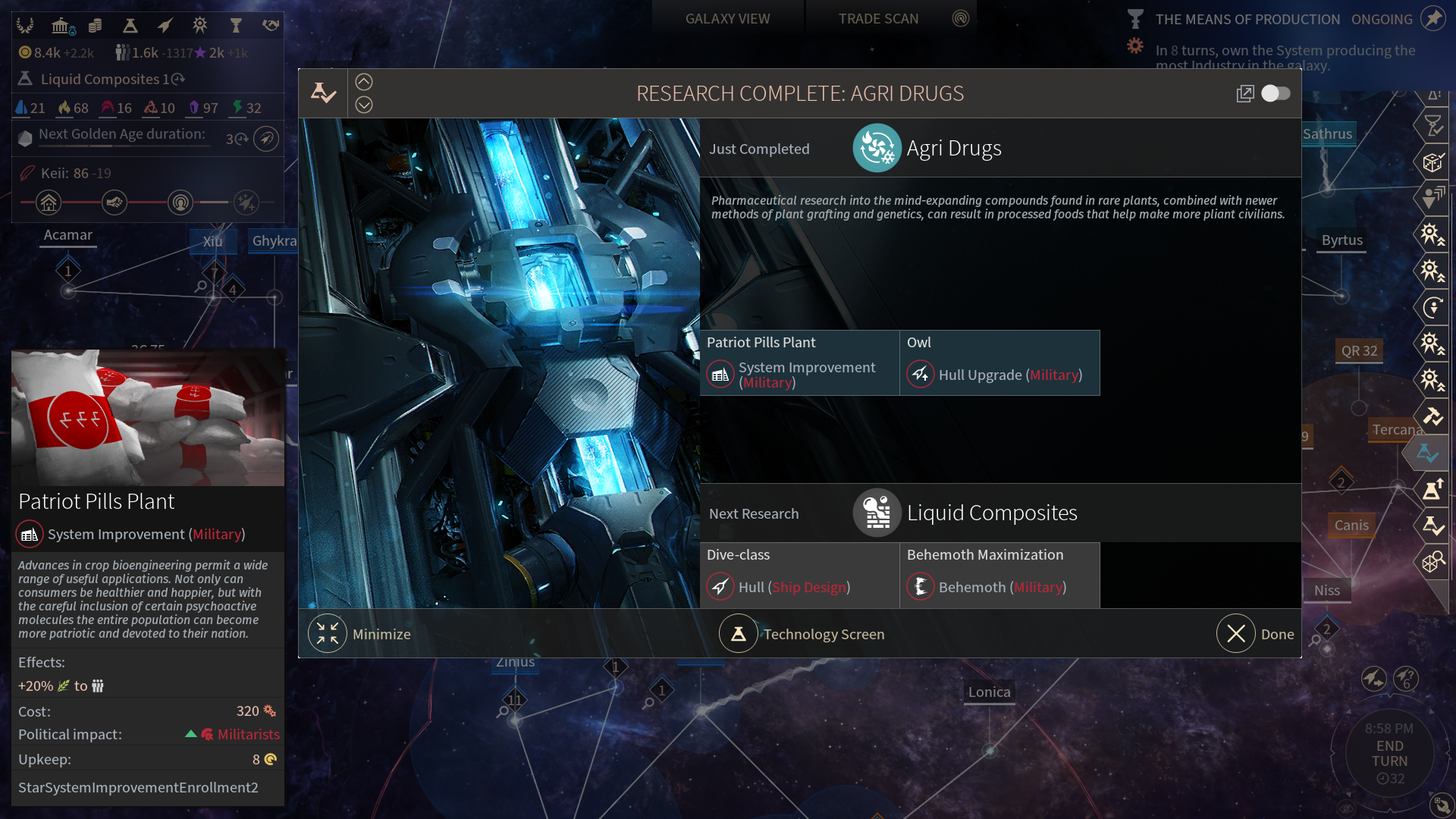Select the Behemoth Maximization unlock
This screenshot has width=1456, height=819.
point(999,575)
